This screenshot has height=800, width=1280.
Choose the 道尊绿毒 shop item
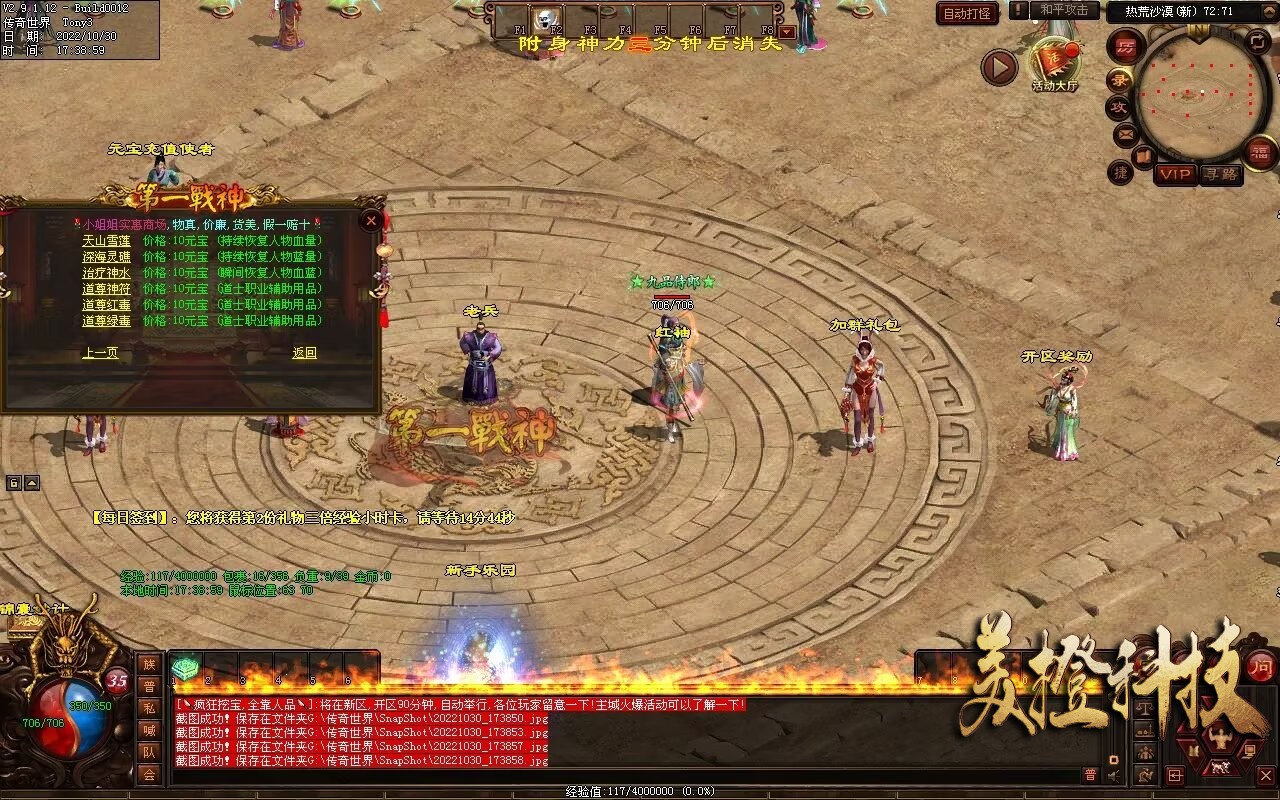106,321
